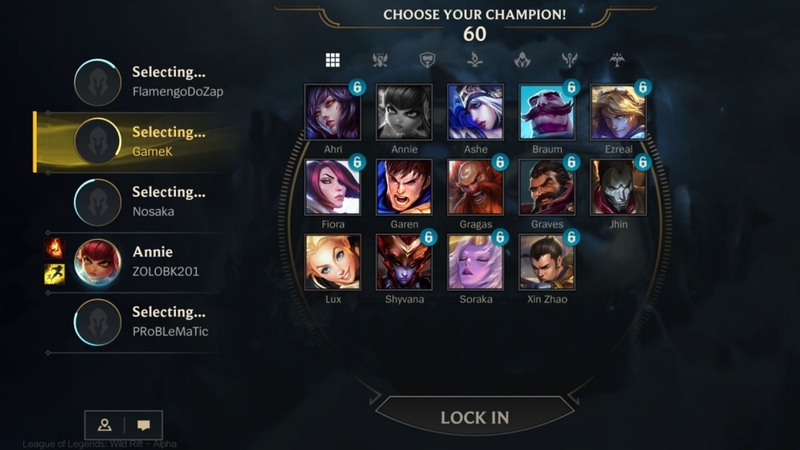Pick Soraka from the grid

pos(476,261)
